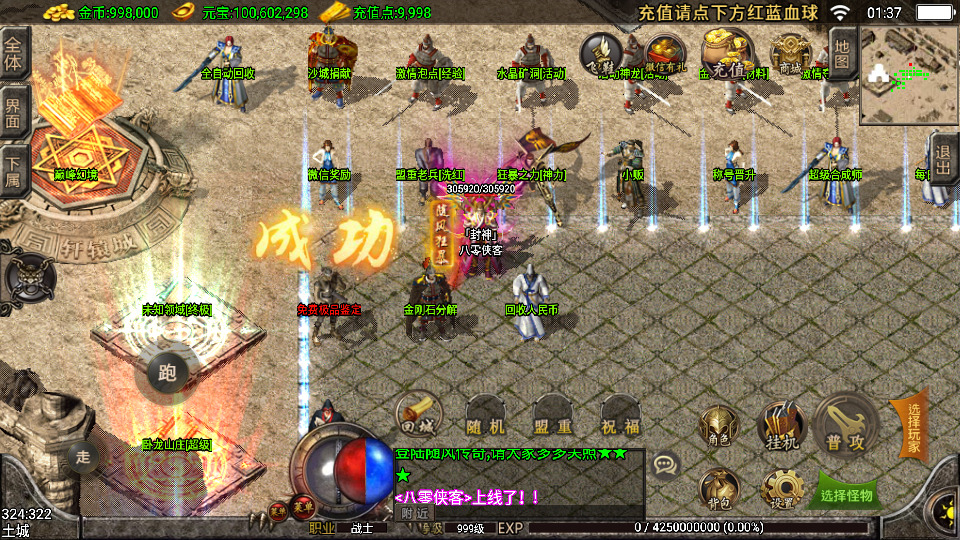Select the 界面 side tab

click(14, 110)
